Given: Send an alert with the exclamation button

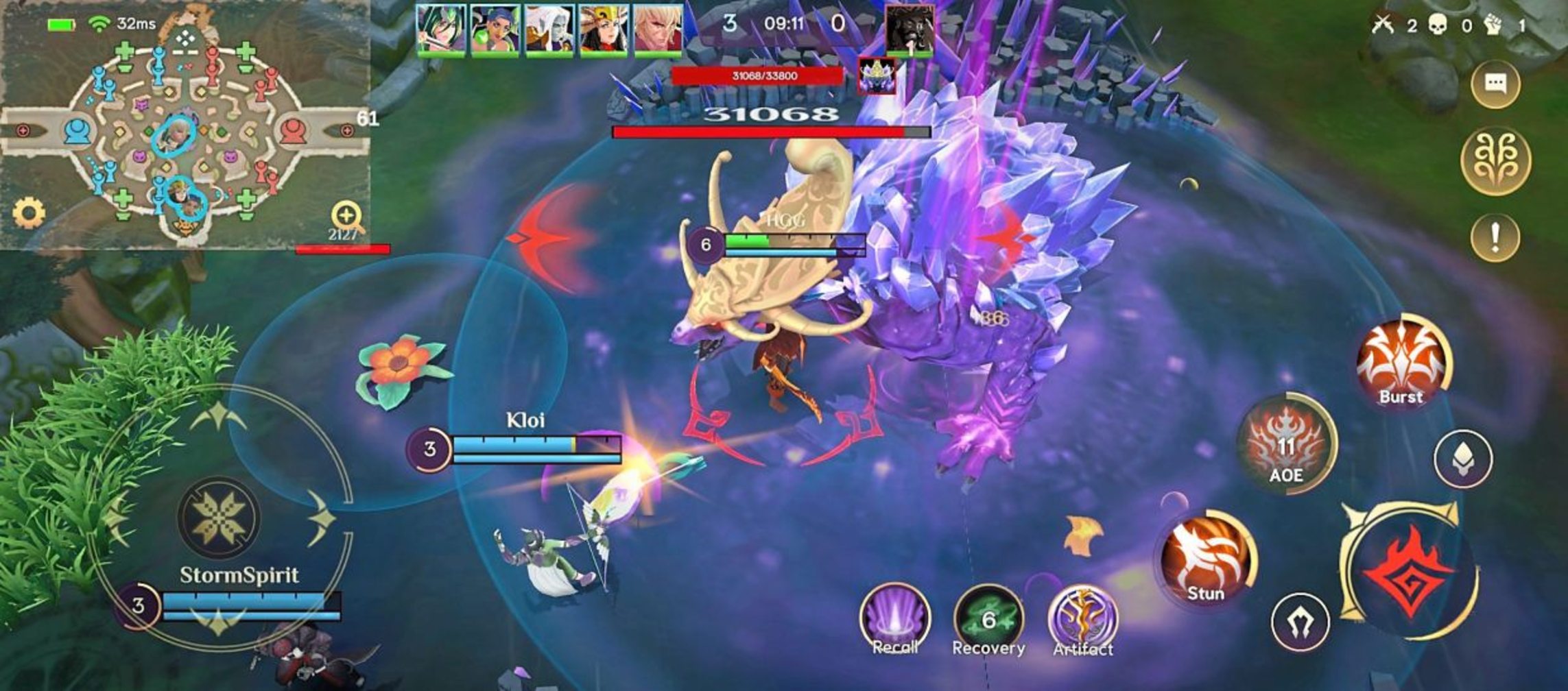Looking at the screenshot, I should click(x=1495, y=237).
